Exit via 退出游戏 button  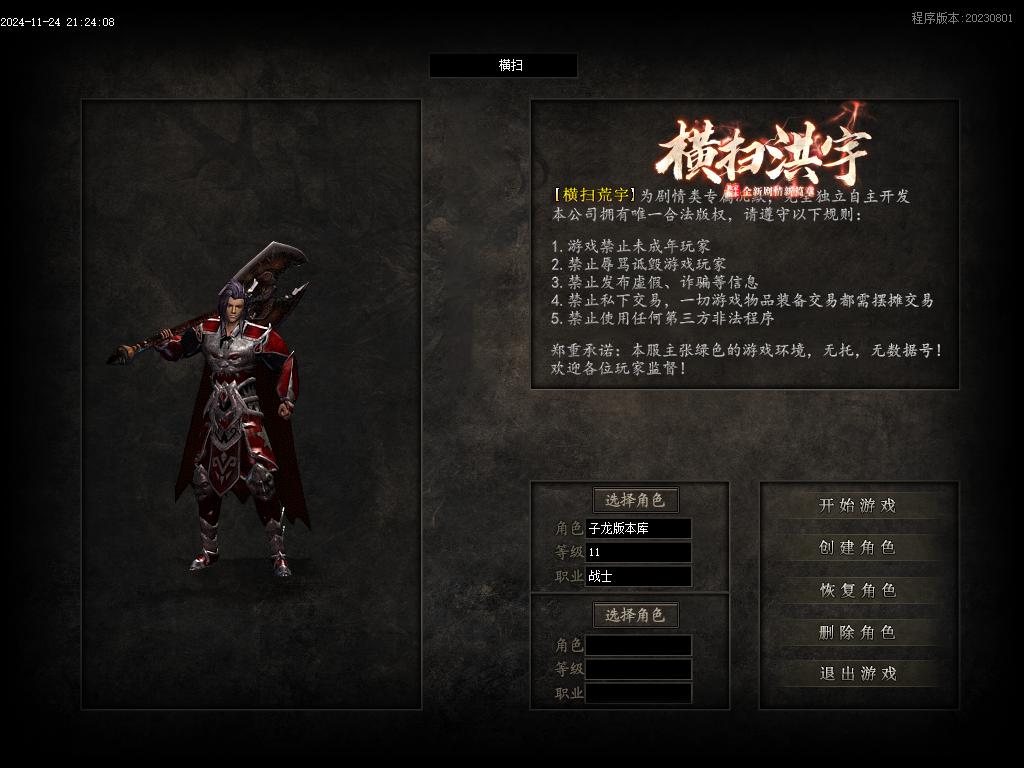[x=858, y=674]
